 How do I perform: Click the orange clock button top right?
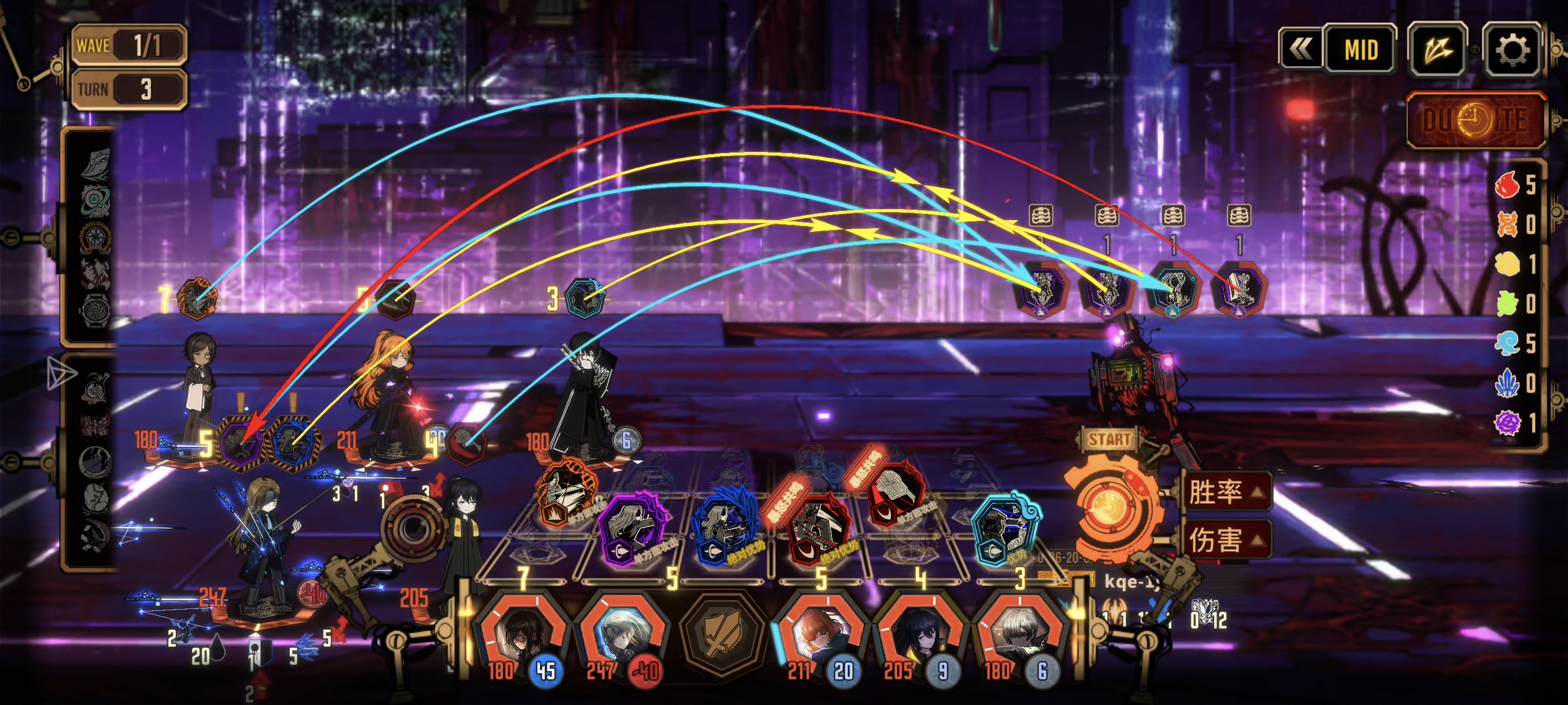click(x=1475, y=120)
